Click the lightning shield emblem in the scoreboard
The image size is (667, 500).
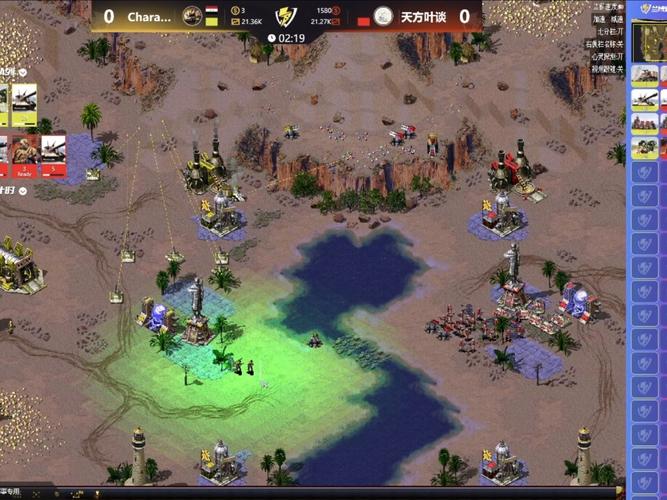(x=288, y=16)
